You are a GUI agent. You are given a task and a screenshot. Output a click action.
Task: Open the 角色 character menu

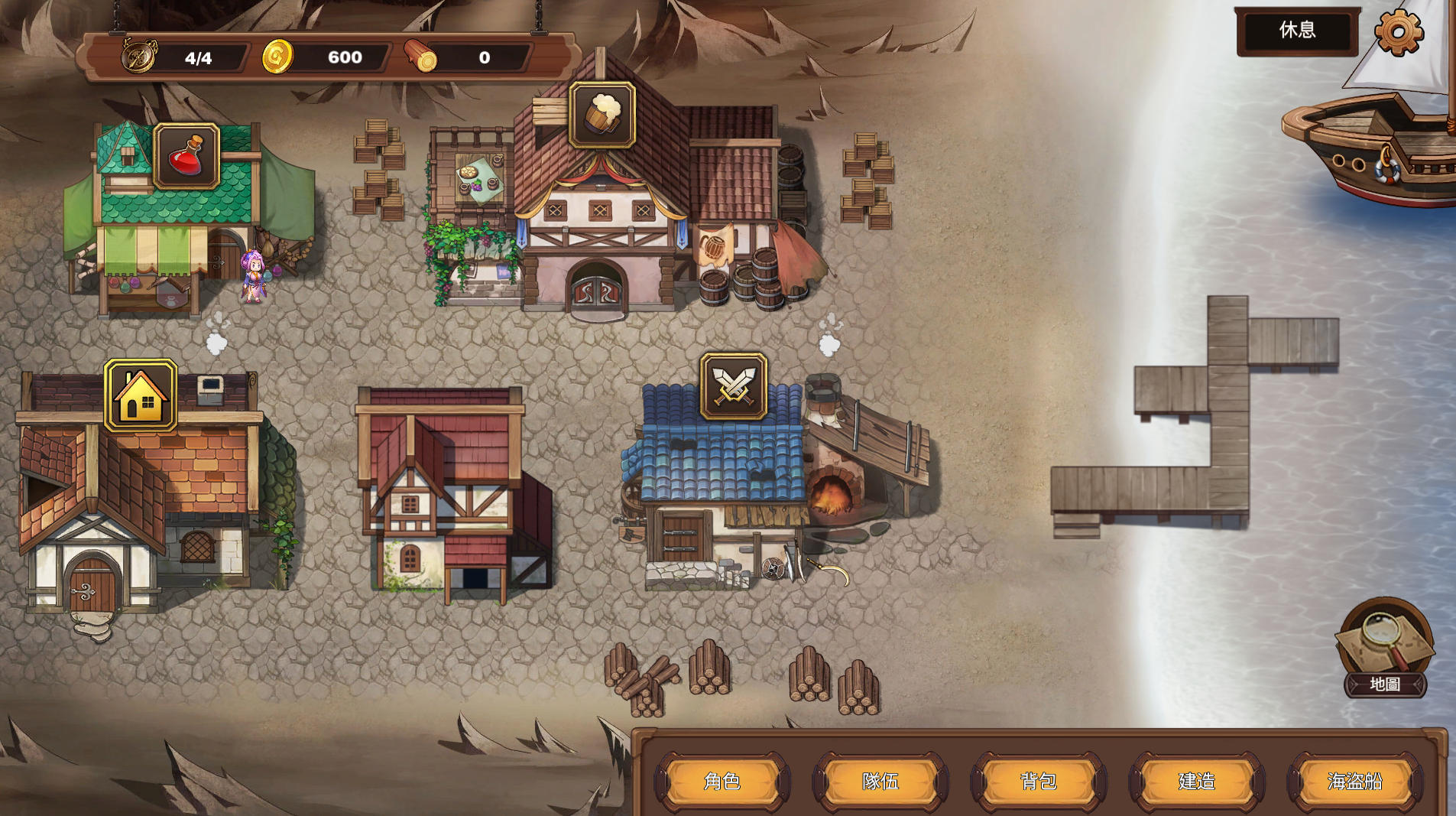point(722,781)
